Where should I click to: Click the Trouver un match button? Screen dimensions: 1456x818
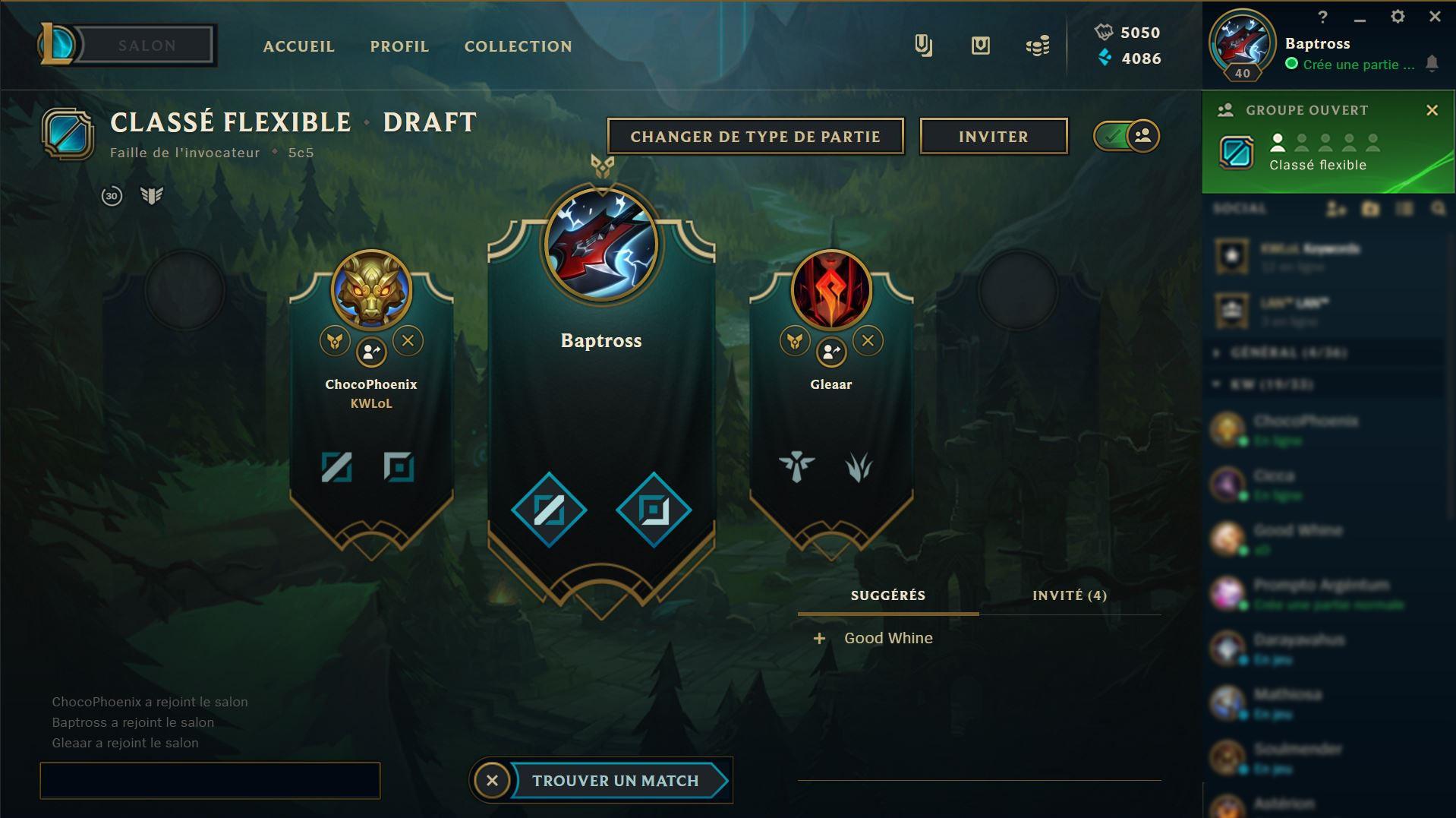(616, 781)
